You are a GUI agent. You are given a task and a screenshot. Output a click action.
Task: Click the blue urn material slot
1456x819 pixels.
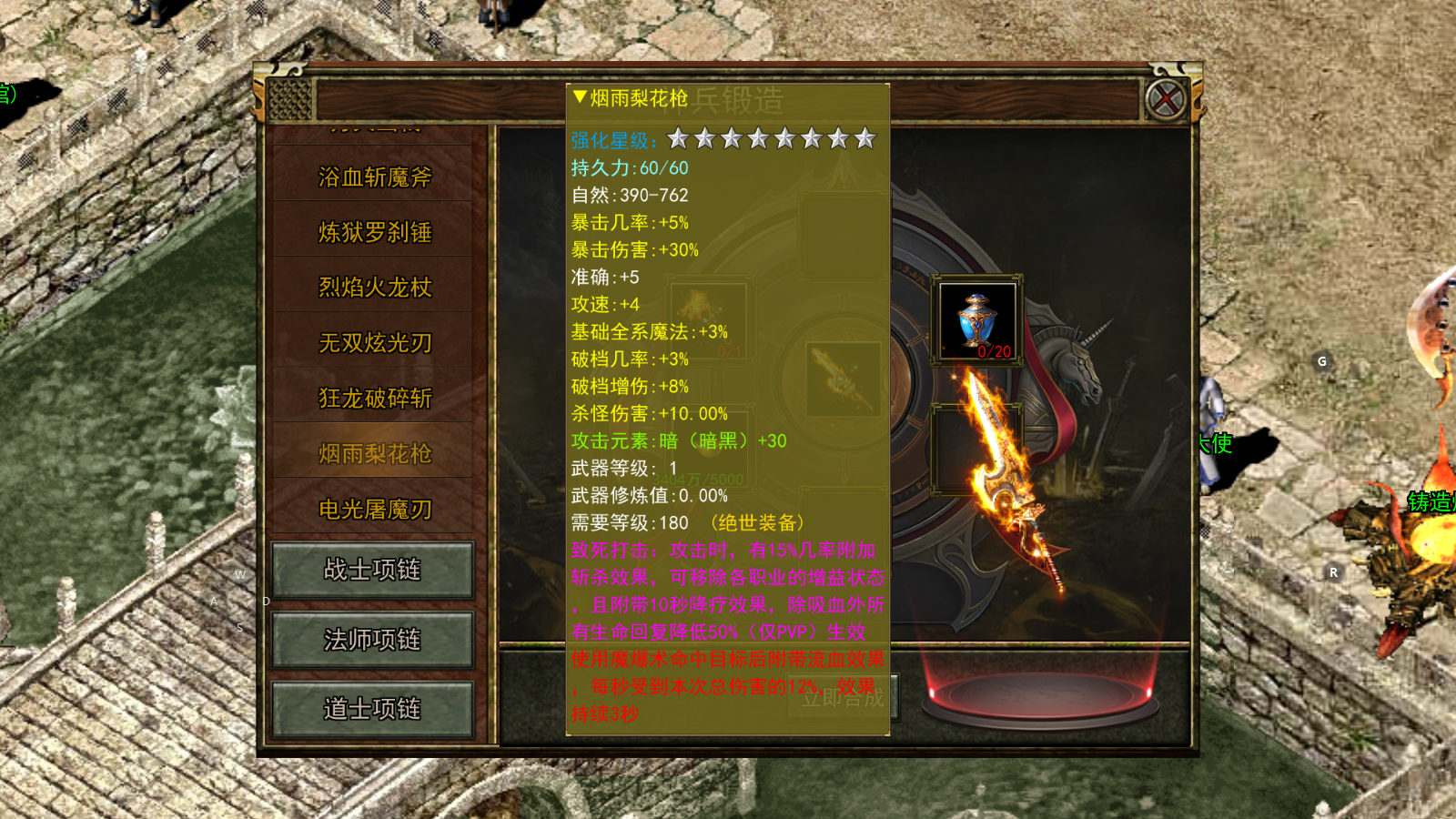point(977,320)
